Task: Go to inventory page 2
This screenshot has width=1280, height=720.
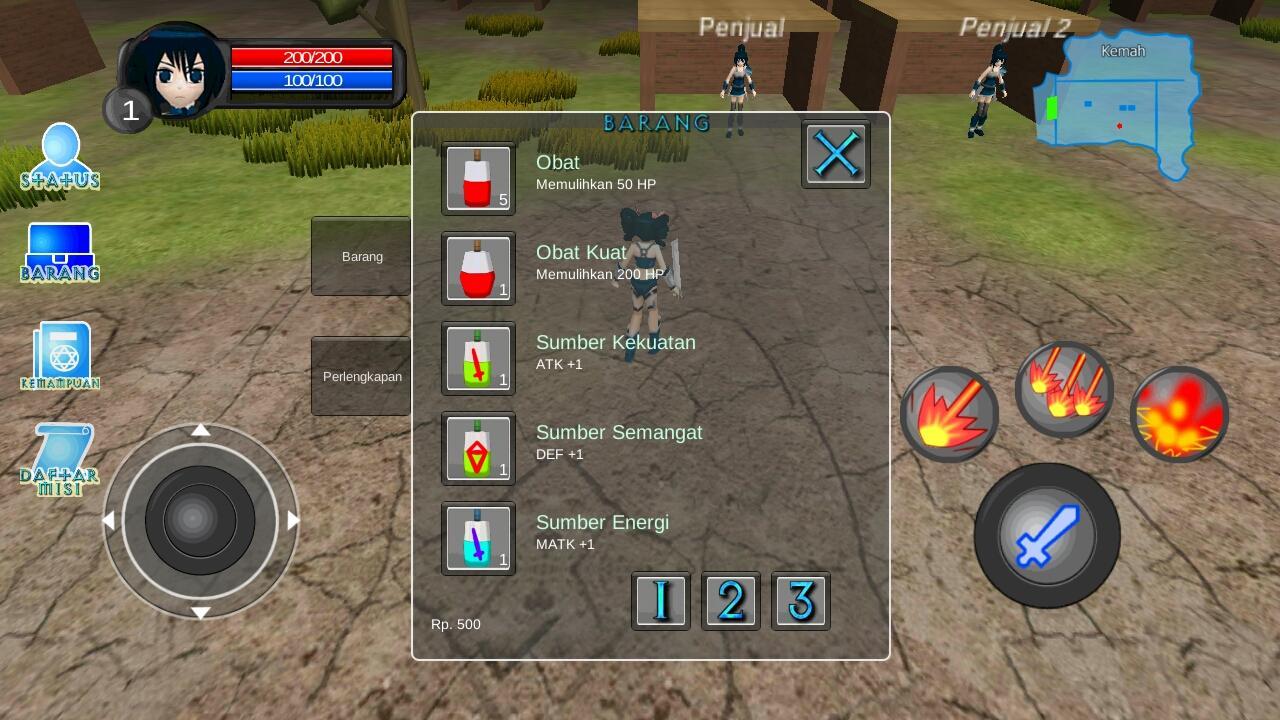Action: [731, 600]
